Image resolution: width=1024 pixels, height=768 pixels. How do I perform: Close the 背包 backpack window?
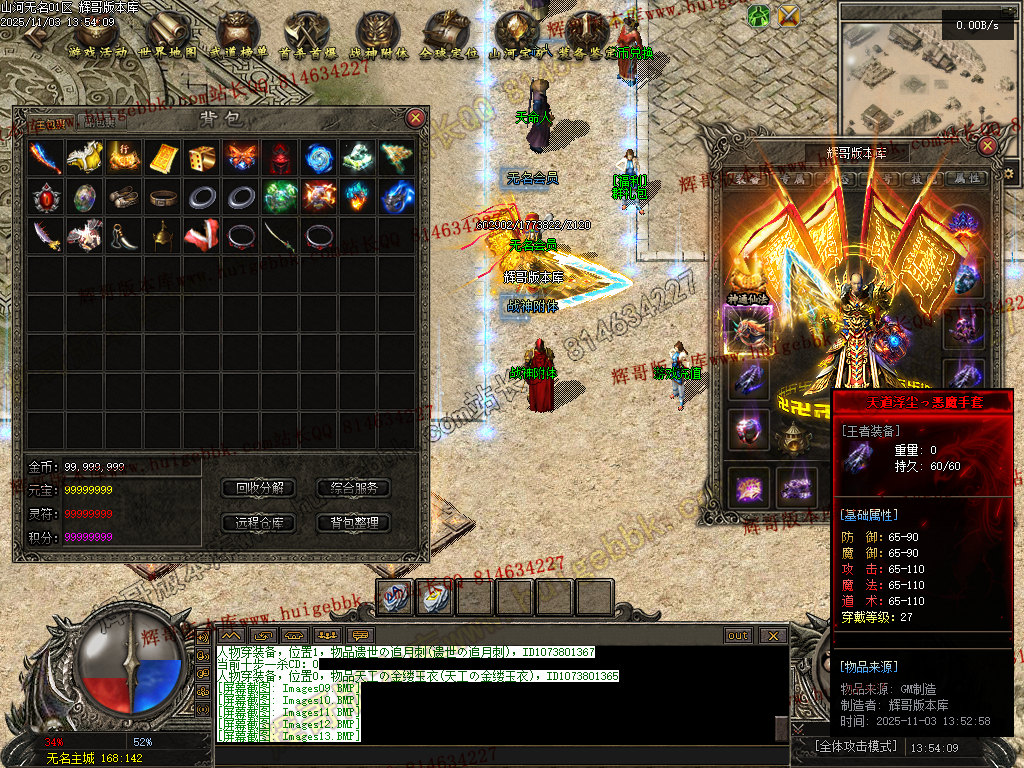pos(416,118)
